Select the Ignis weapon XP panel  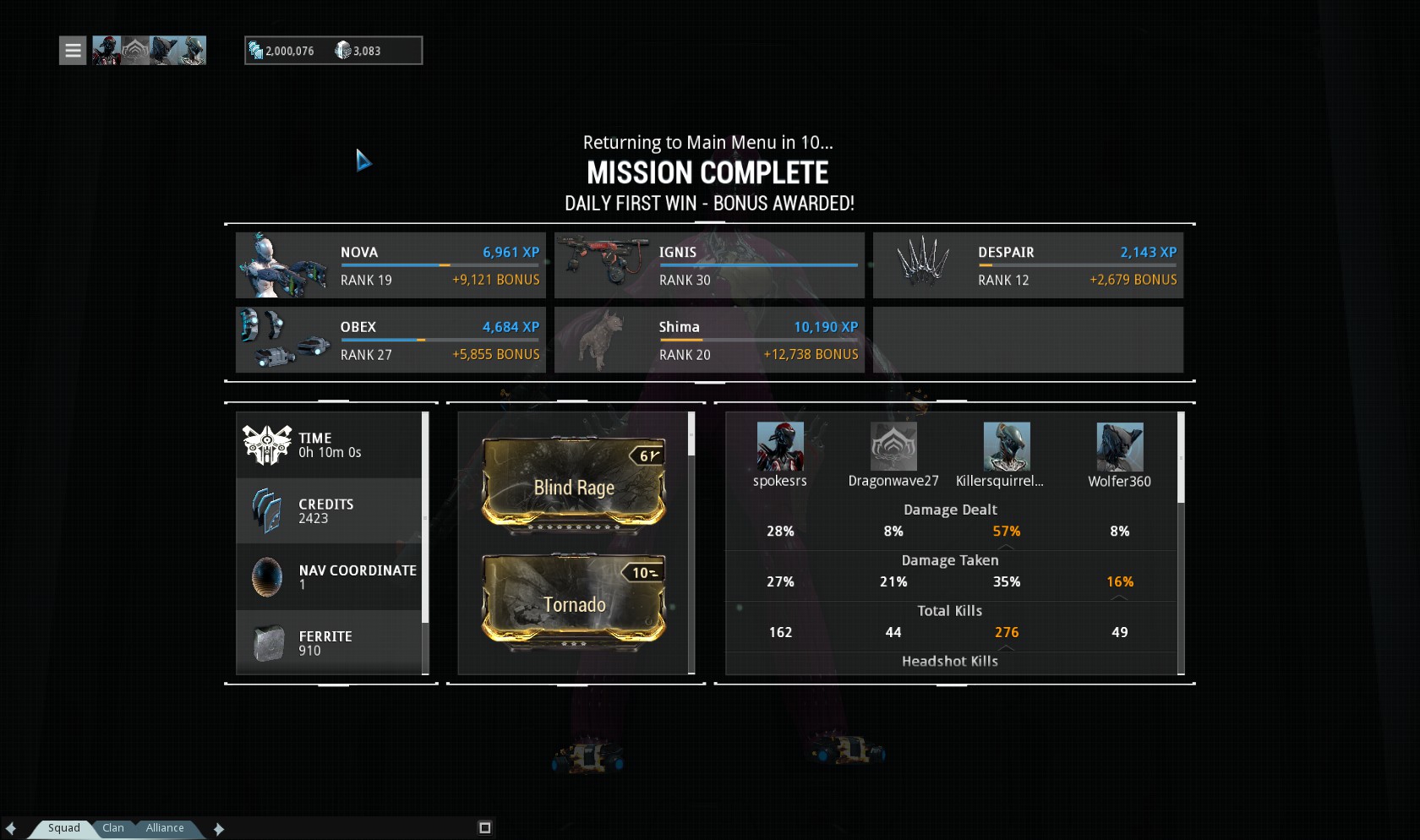(x=709, y=265)
